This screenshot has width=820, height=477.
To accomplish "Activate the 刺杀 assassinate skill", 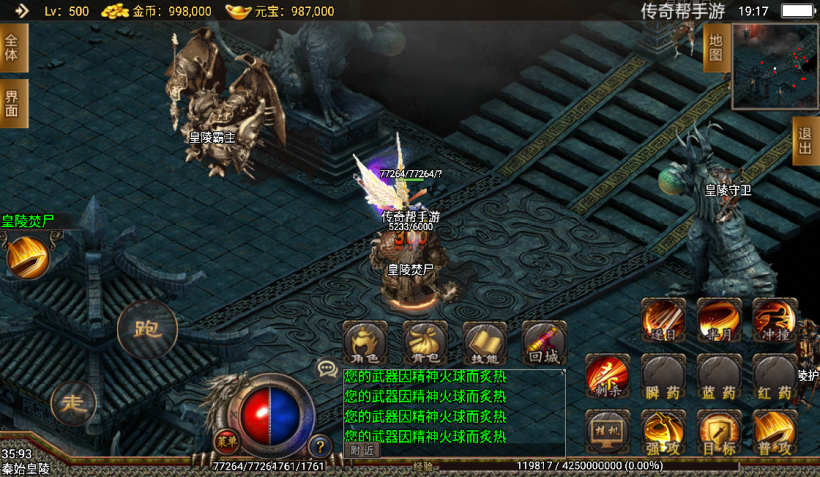I will click(x=608, y=376).
